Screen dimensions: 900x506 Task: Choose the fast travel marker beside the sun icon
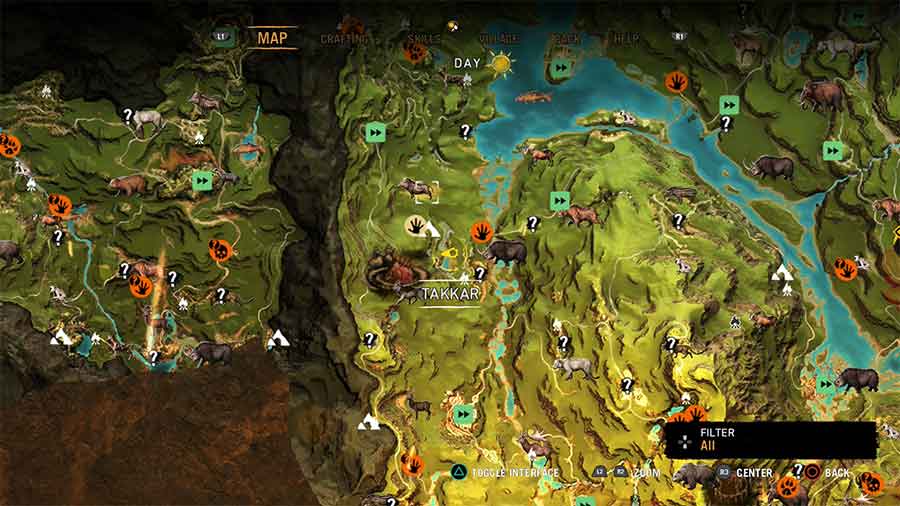tap(560, 68)
